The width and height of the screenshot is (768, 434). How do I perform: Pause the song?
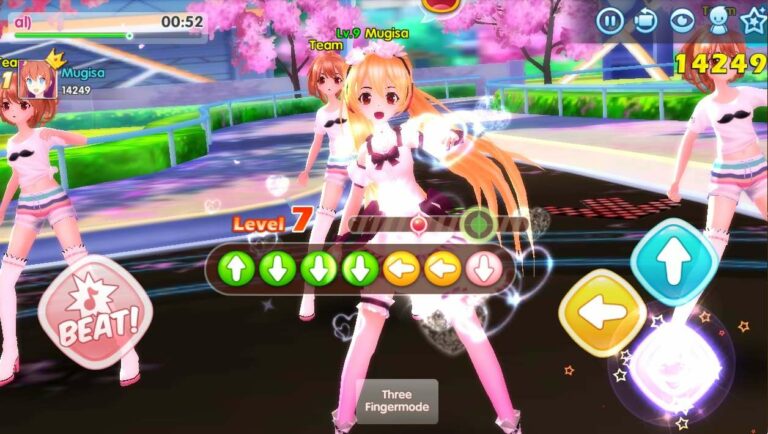pyautogui.click(x=610, y=20)
